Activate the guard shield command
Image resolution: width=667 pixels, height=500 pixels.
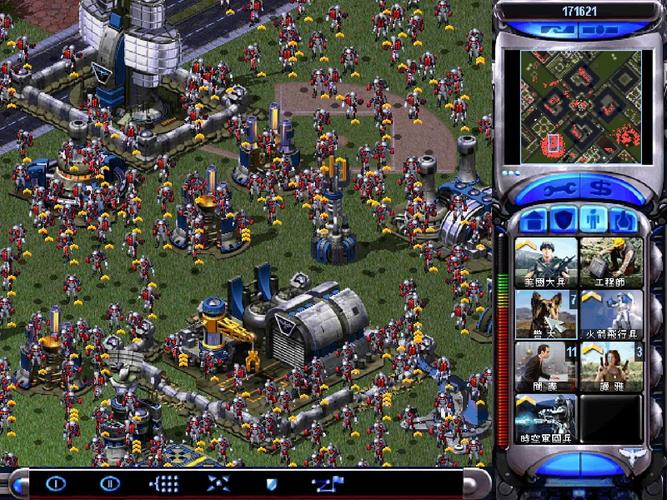tap(270, 484)
